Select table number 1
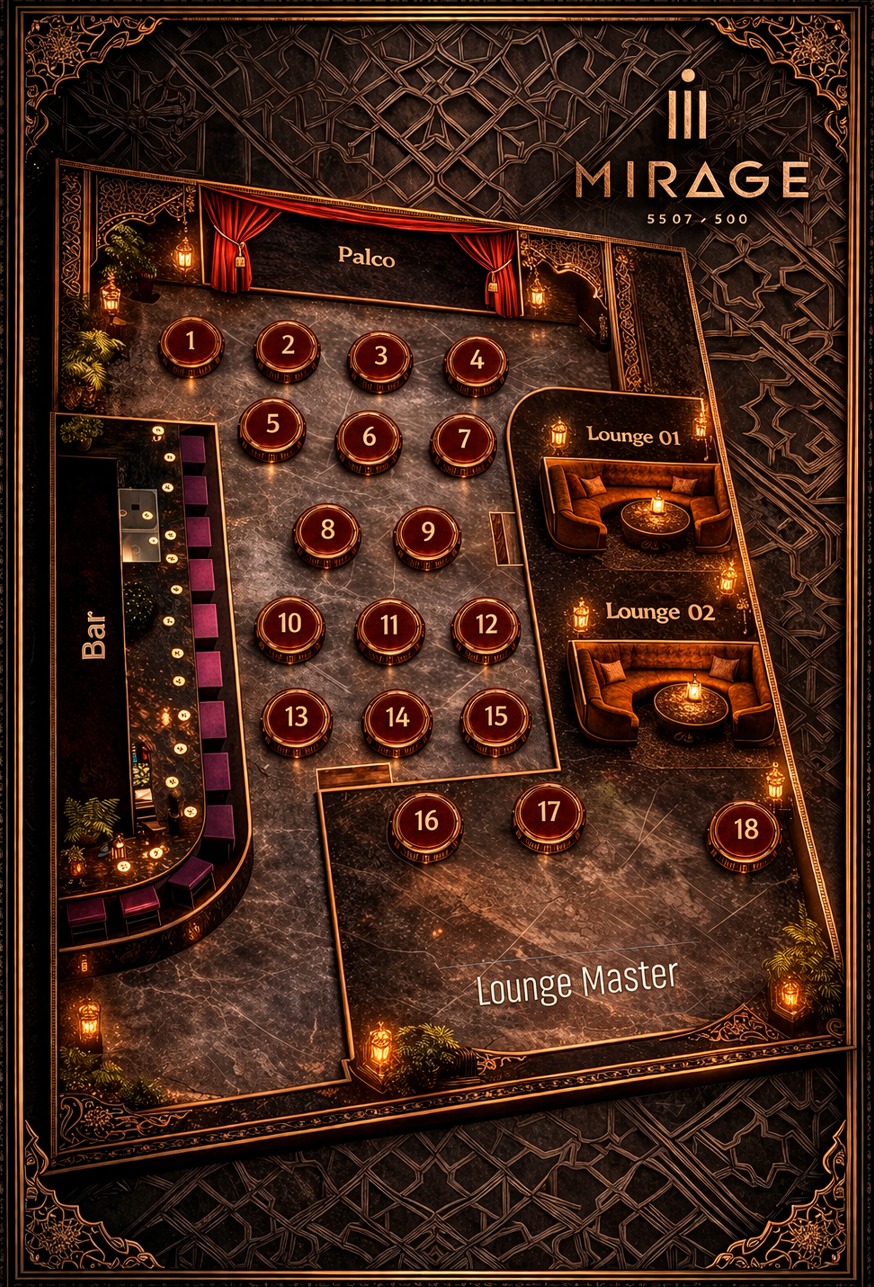Image resolution: width=874 pixels, height=1287 pixels. [x=191, y=344]
